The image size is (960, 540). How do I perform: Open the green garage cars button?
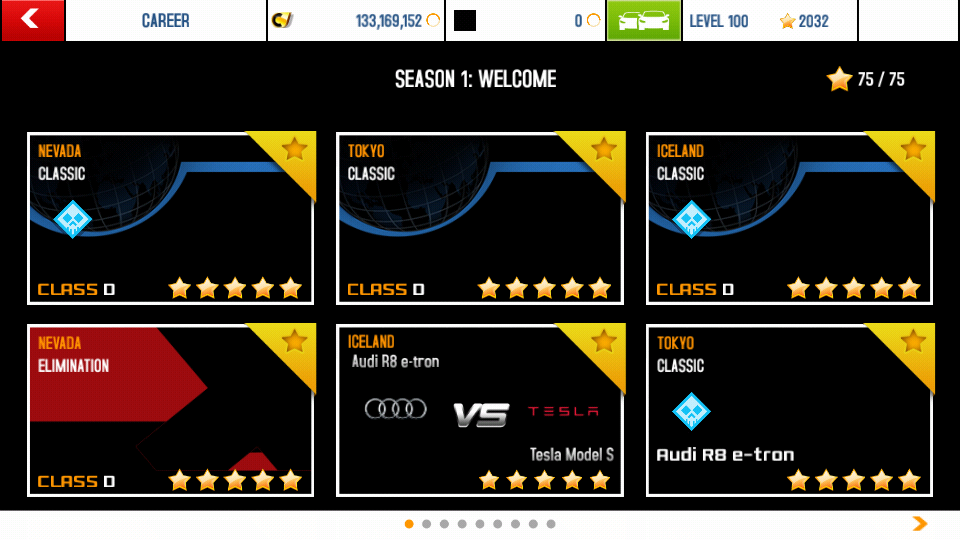pos(643,20)
